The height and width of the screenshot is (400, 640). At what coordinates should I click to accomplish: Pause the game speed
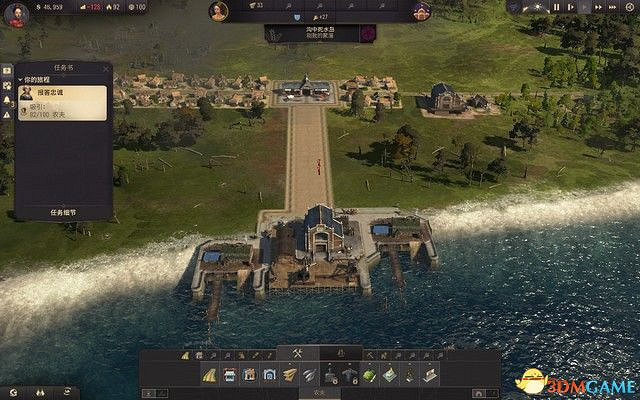pos(556,7)
